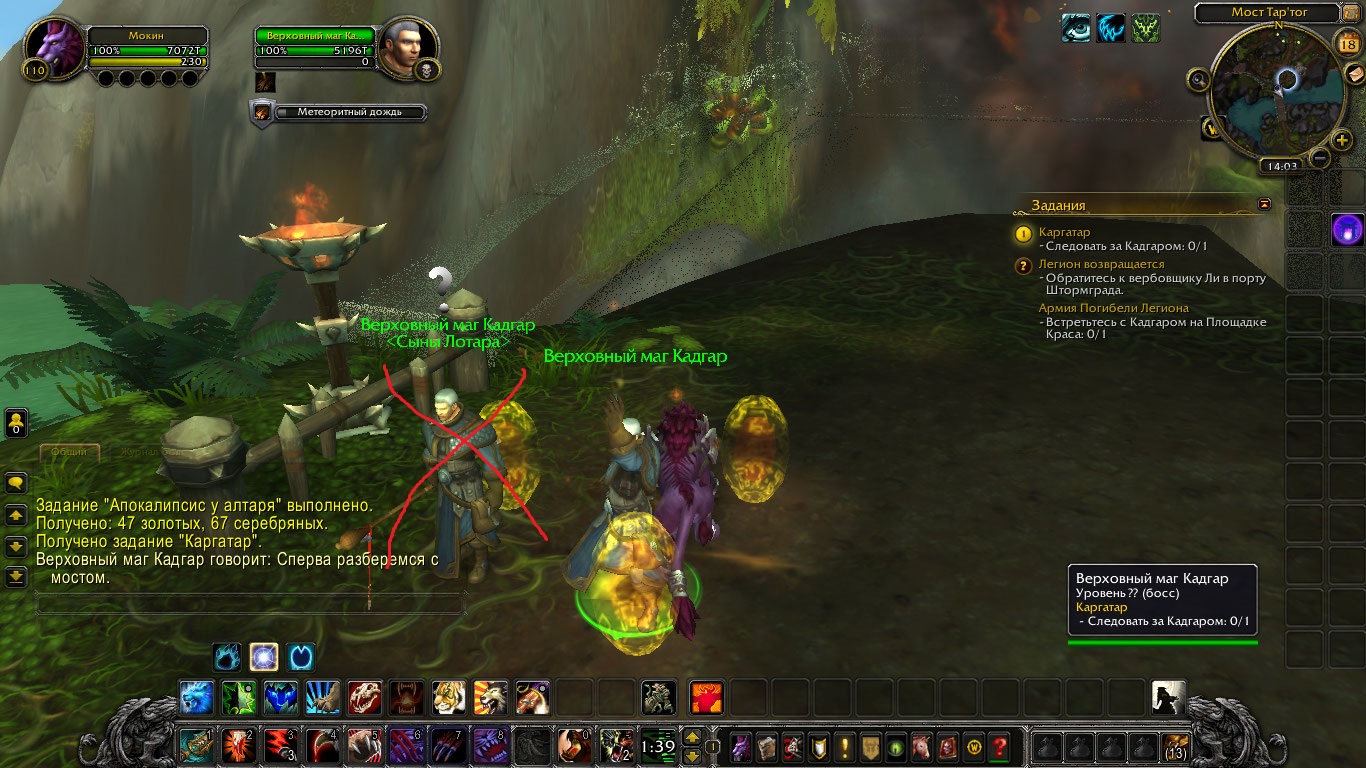Select the Каргатар quest in tracker
This screenshot has width=1366, height=768.
(x=1064, y=232)
